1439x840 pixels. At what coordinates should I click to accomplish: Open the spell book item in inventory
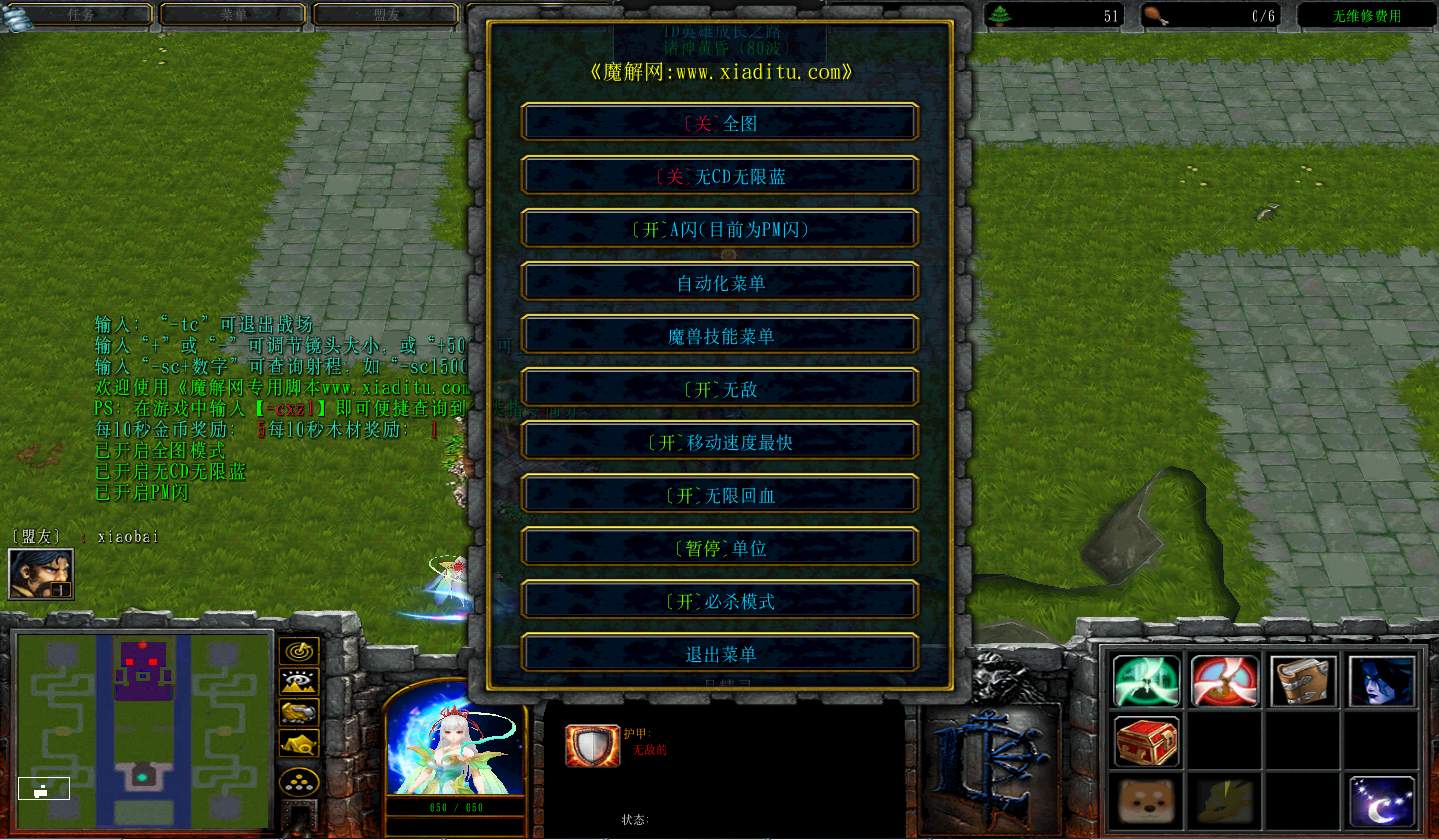pyautogui.click(x=1303, y=679)
